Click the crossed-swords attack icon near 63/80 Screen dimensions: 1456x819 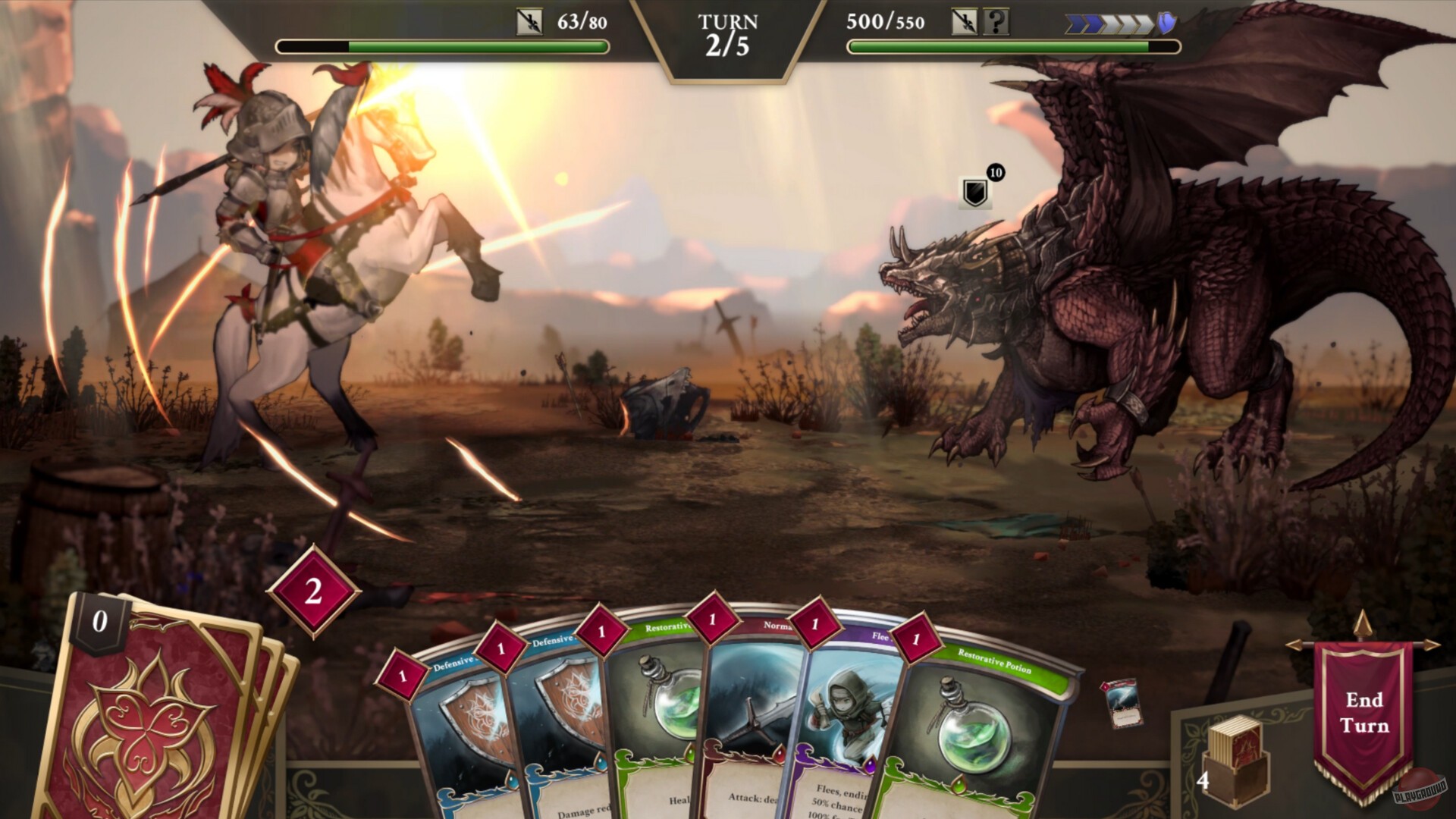pyautogui.click(x=531, y=20)
